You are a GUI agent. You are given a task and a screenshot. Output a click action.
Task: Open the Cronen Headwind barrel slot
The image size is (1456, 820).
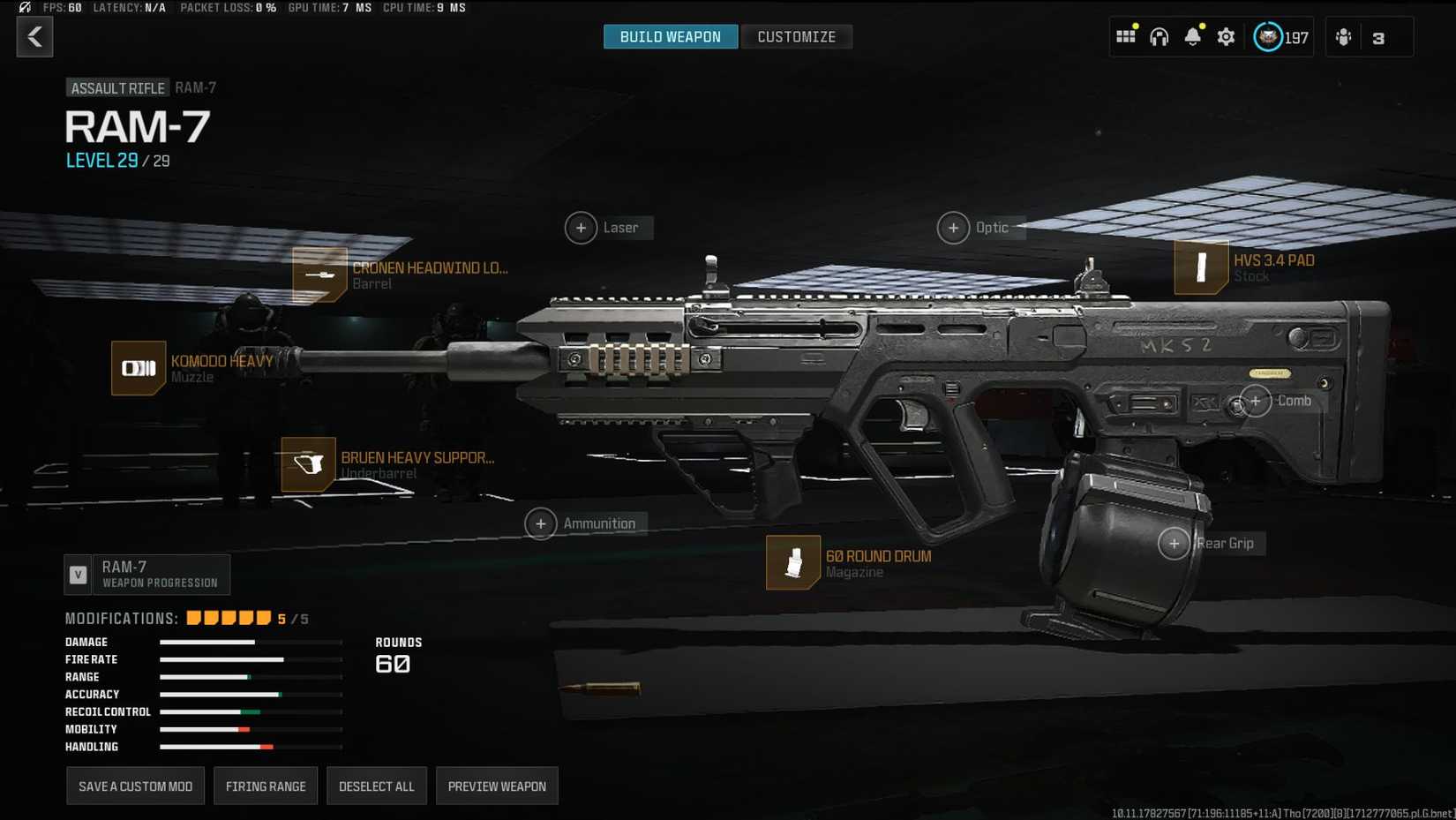coord(319,275)
